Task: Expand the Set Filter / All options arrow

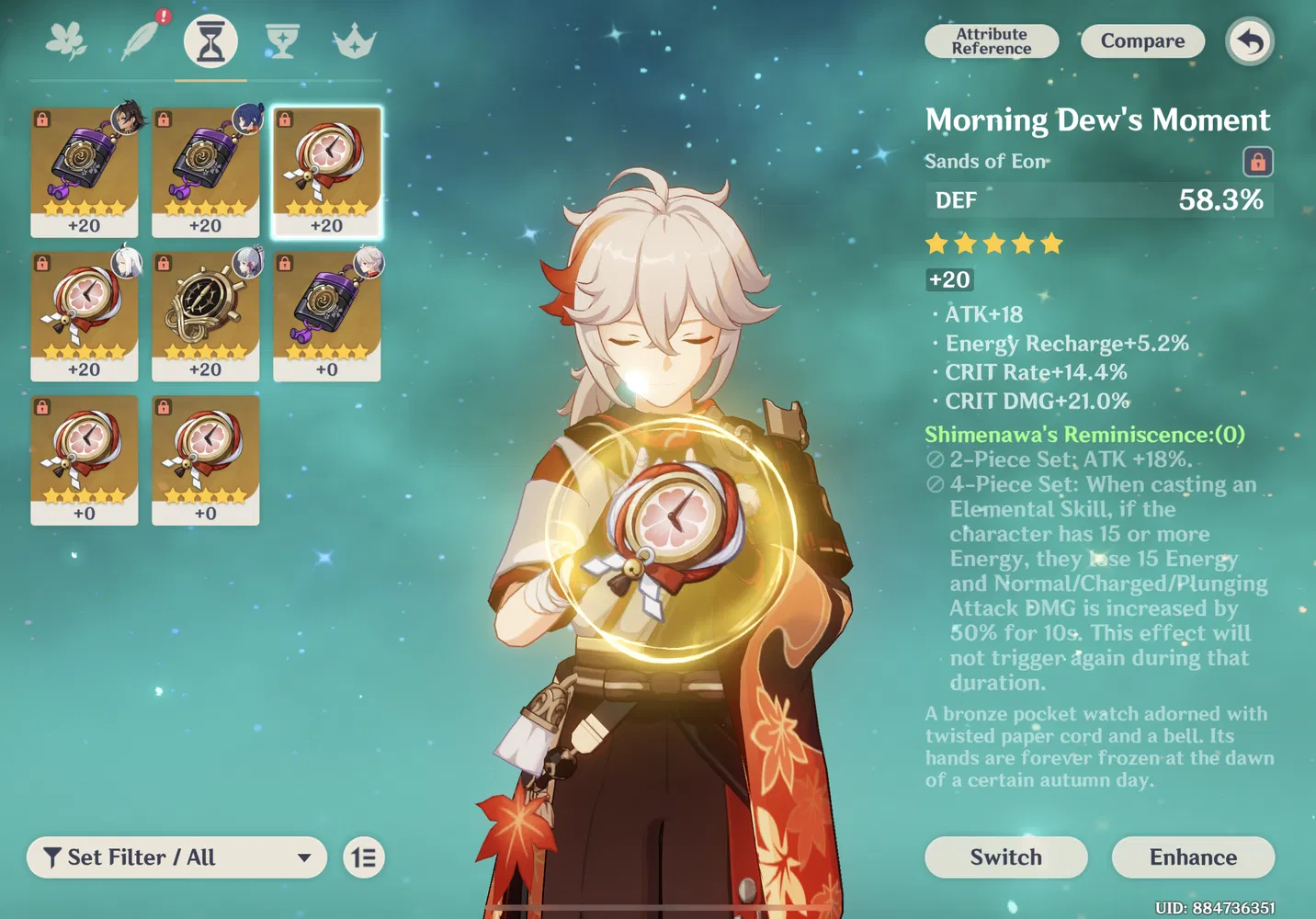Action: [304, 857]
